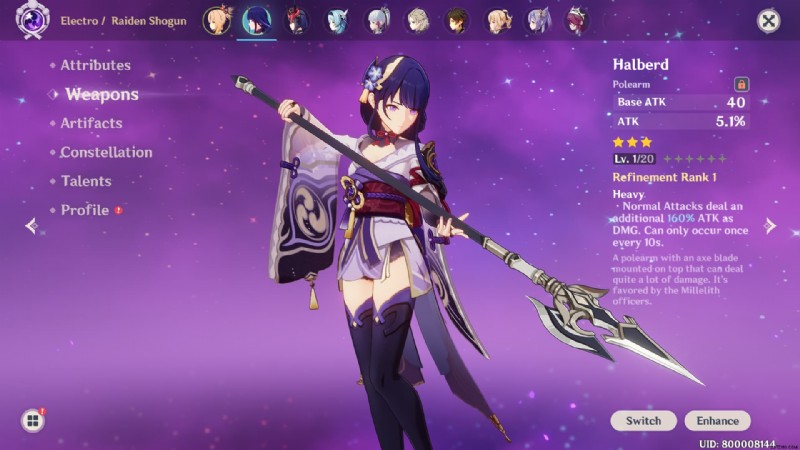
Task: Click the Switch weapon button
Action: (643, 421)
